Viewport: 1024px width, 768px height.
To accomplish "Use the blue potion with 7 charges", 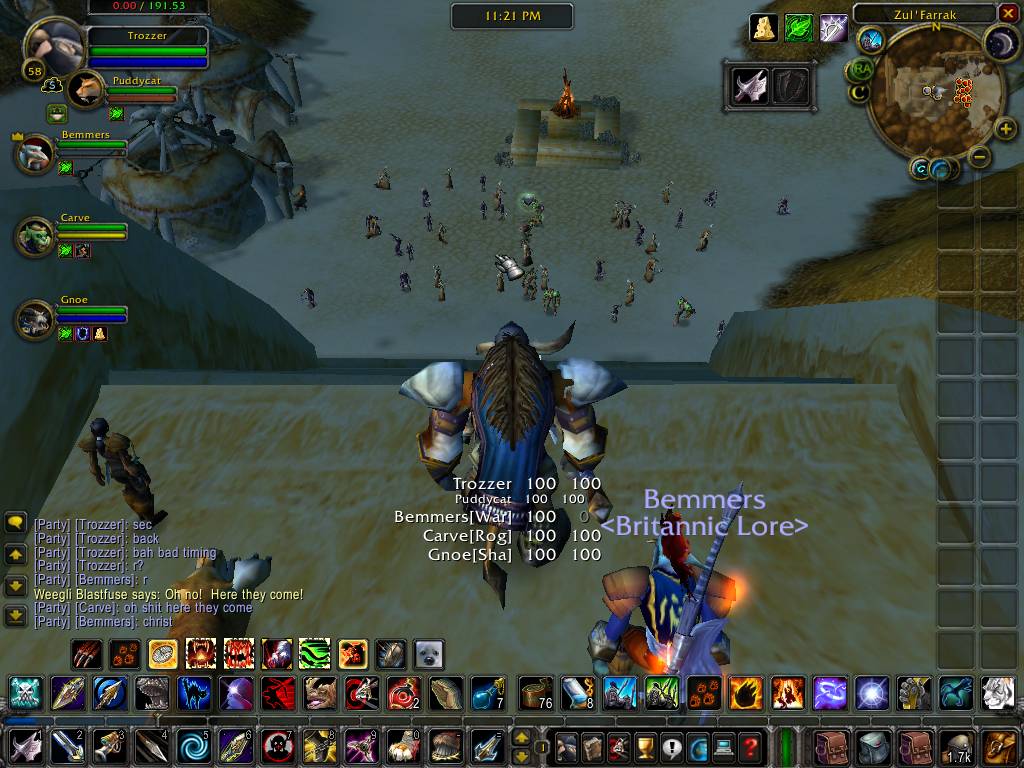I will click(489, 692).
